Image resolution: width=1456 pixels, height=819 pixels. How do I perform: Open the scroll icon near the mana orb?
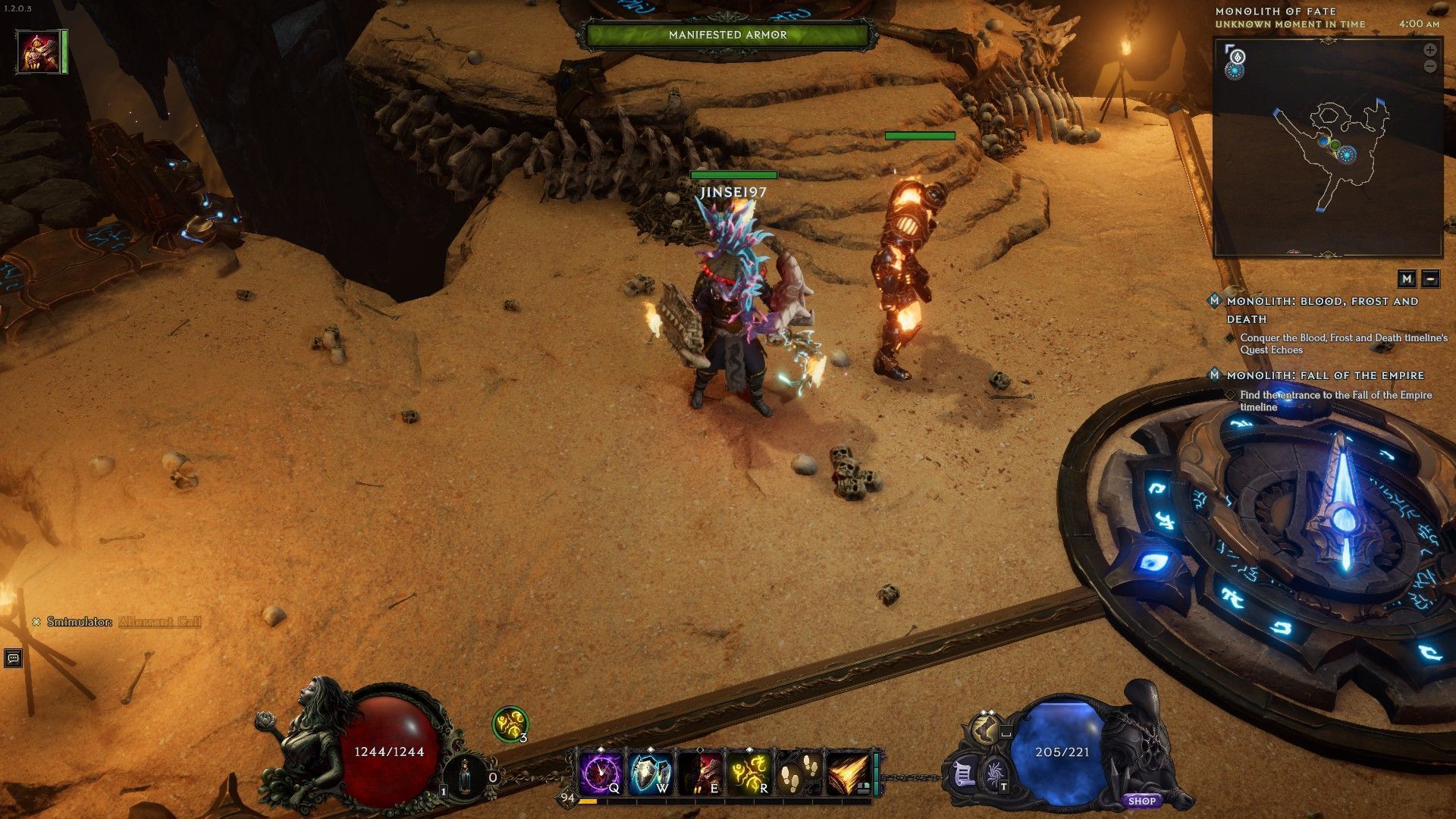(x=963, y=775)
